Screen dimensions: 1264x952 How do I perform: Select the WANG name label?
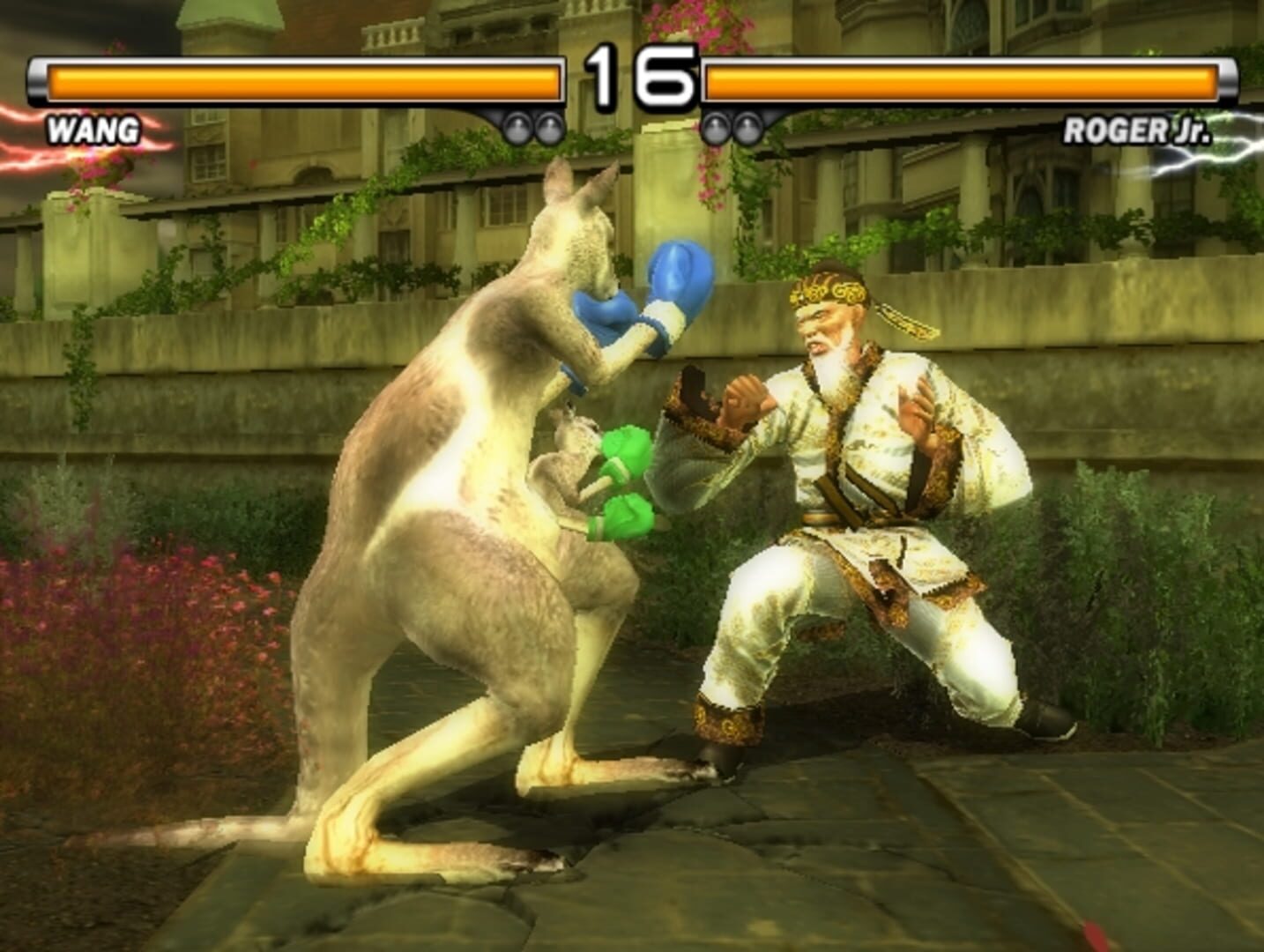pyautogui.click(x=93, y=130)
